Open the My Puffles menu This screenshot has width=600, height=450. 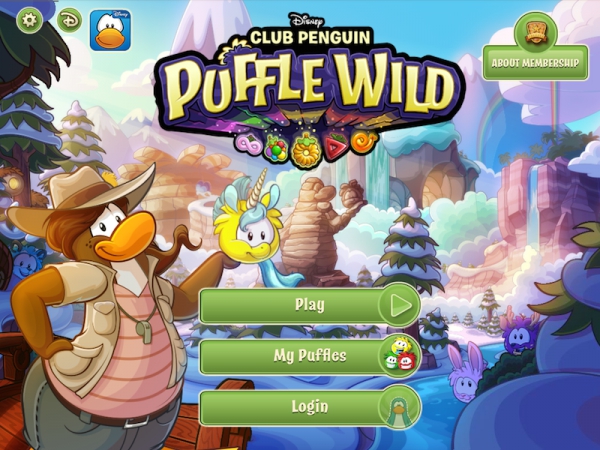[x=310, y=355]
